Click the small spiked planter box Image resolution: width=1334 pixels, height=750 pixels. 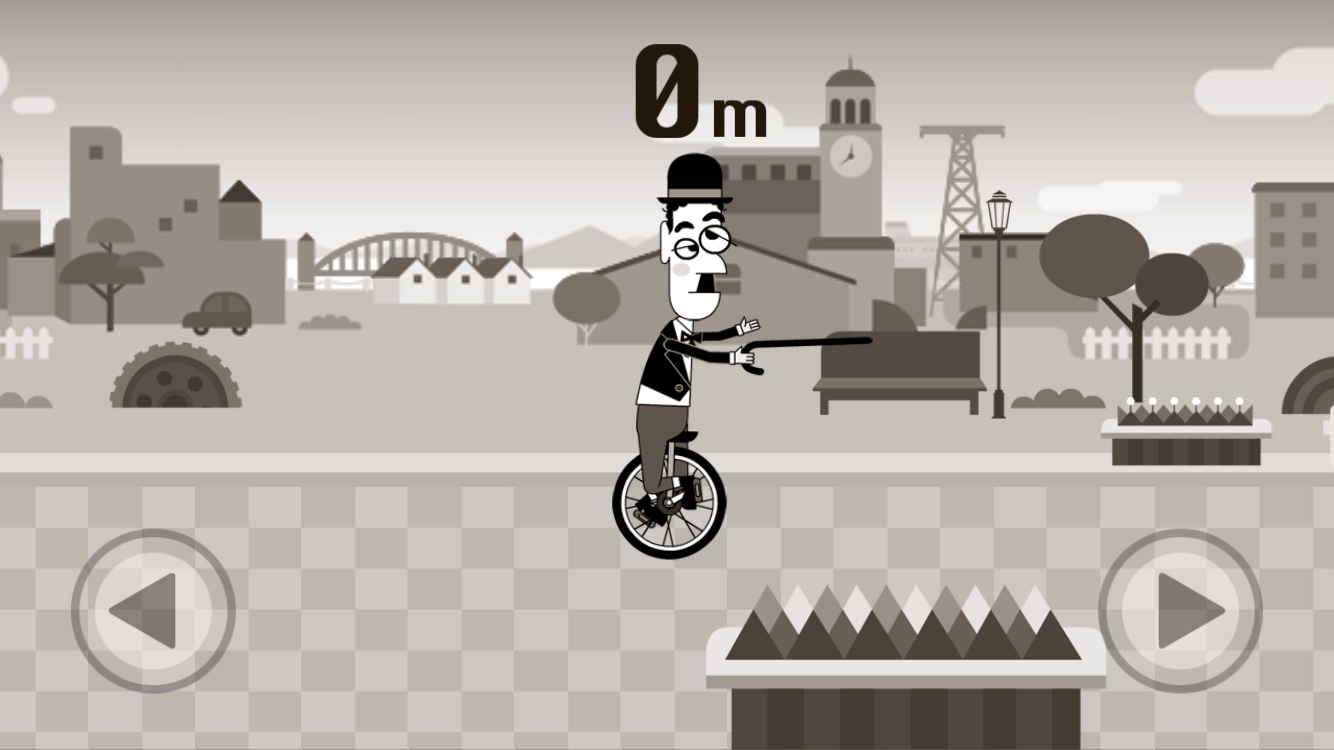(x=1185, y=420)
